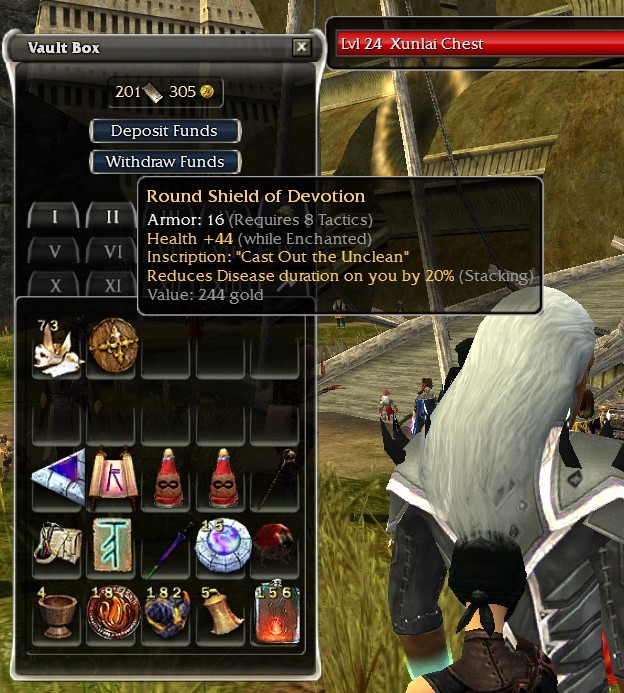Choose vault tab XI

click(112, 285)
